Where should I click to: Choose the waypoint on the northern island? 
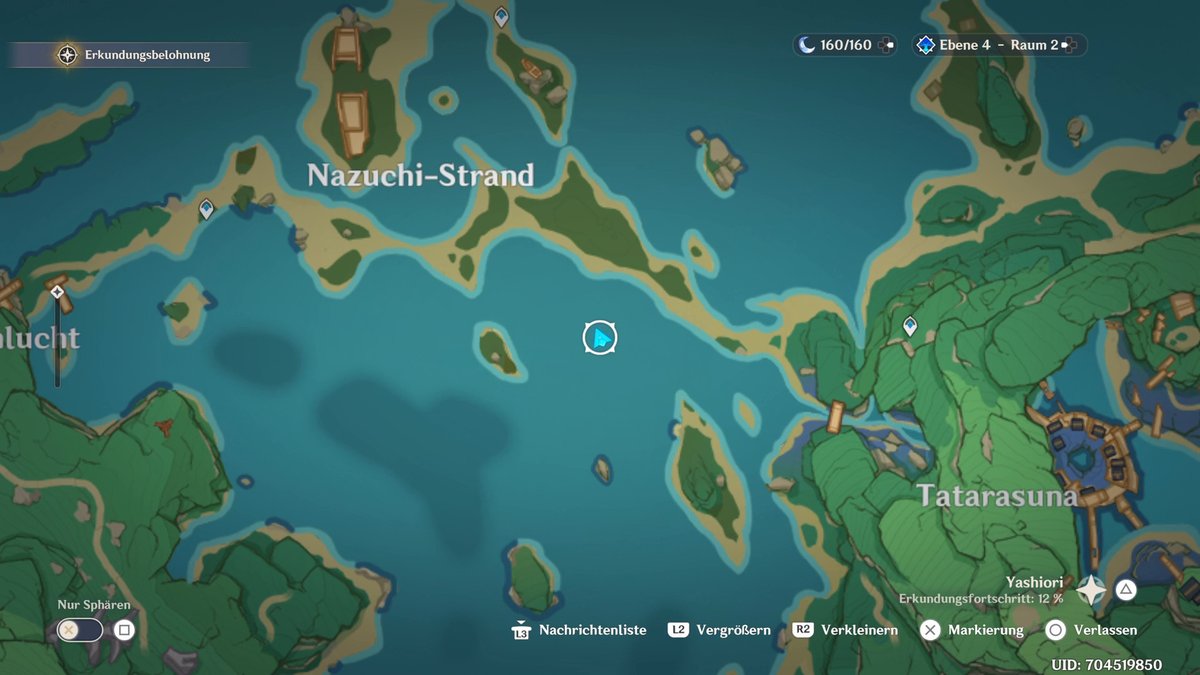[x=501, y=16]
